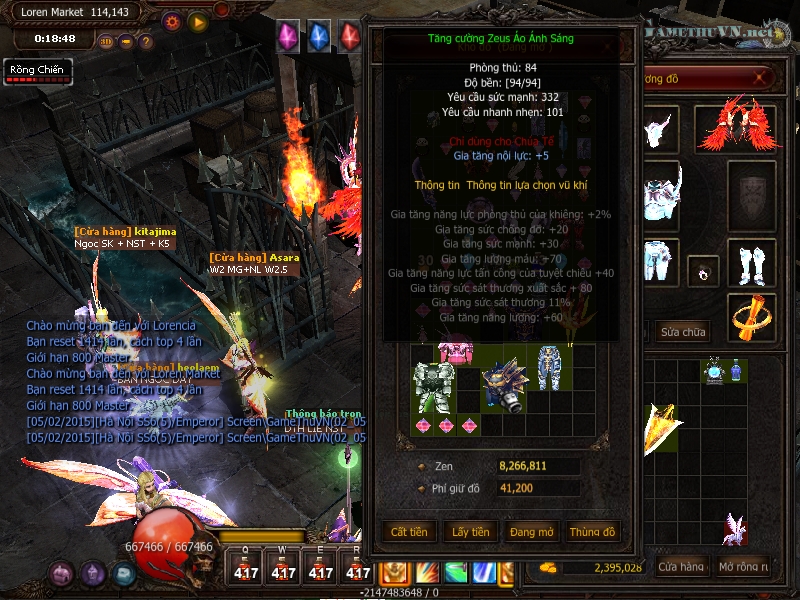
Task: Open the question mark help icon
Action: point(145,42)
